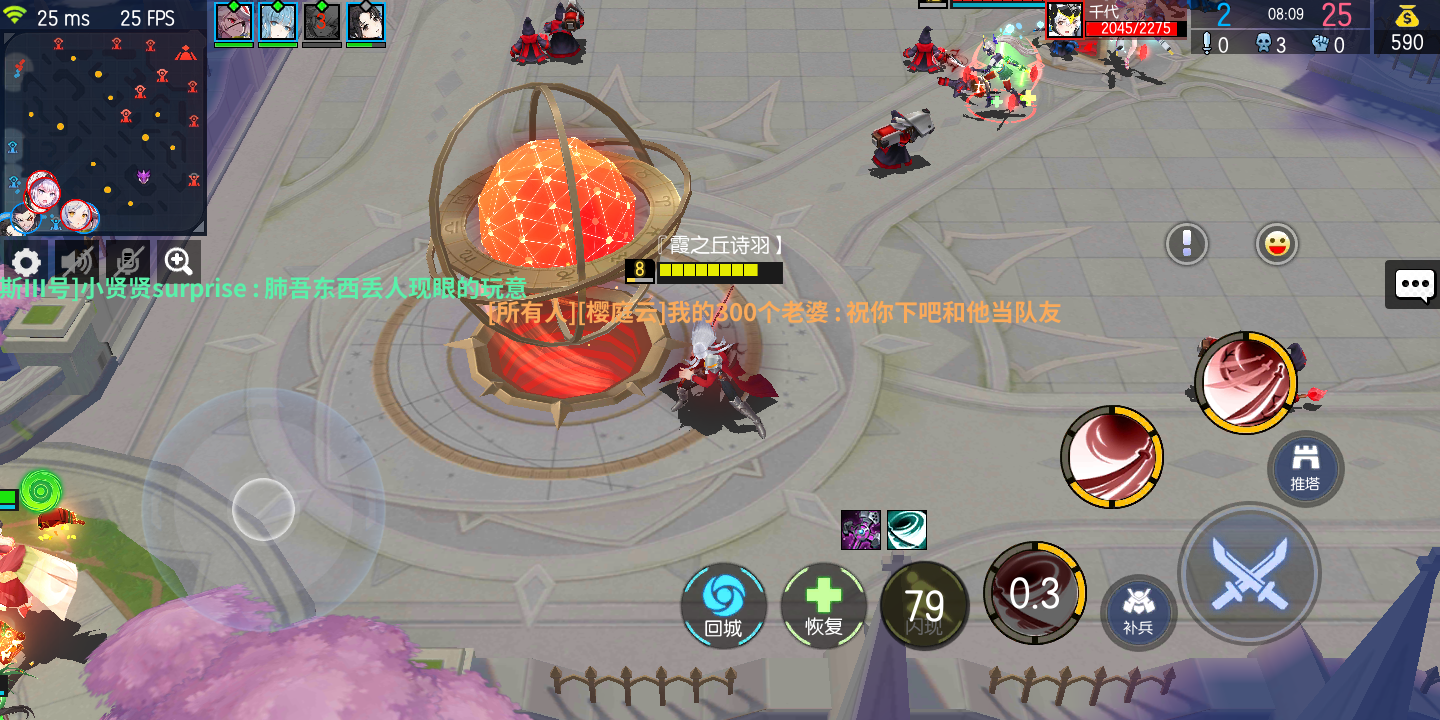This screenshot has width=1440, height=720.
Task: Unmute the crossed-out speaker toggle
Action: (77, 261)
